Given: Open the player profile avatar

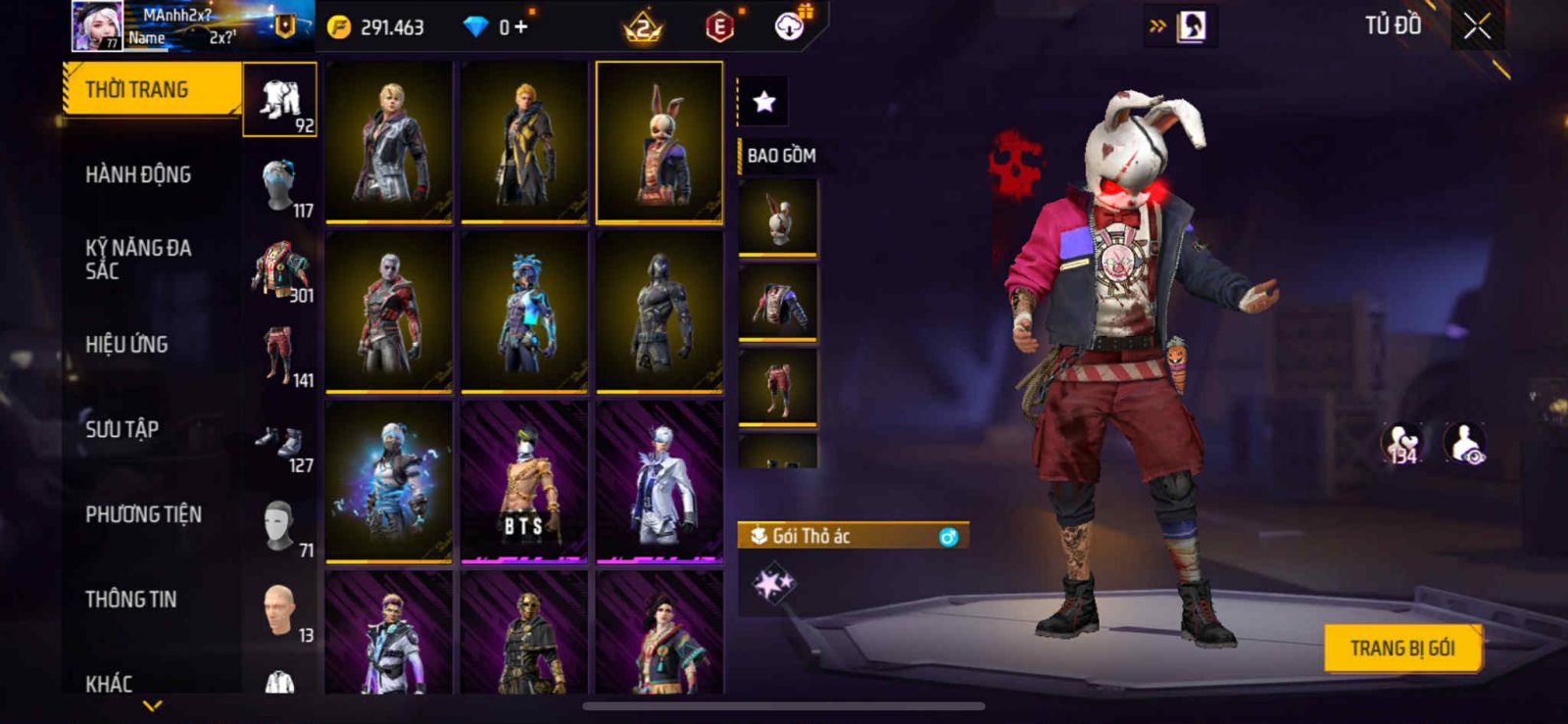Looking at the screenshot, I should (96, 26).
